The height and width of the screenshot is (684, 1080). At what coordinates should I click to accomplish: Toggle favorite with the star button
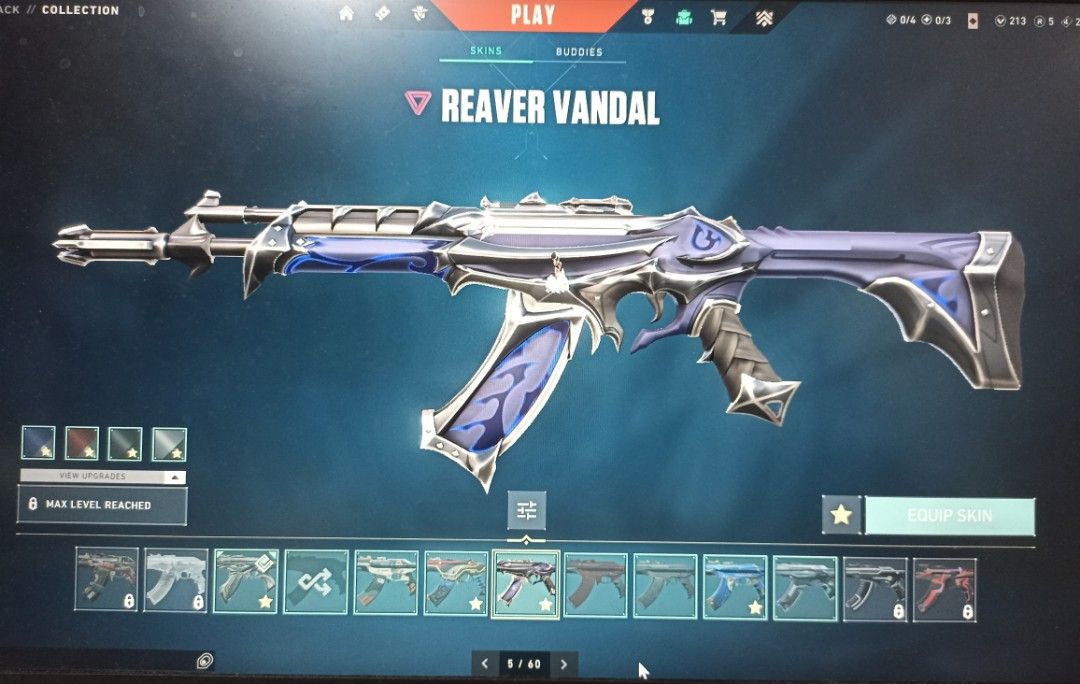click(x=841, y=515)
